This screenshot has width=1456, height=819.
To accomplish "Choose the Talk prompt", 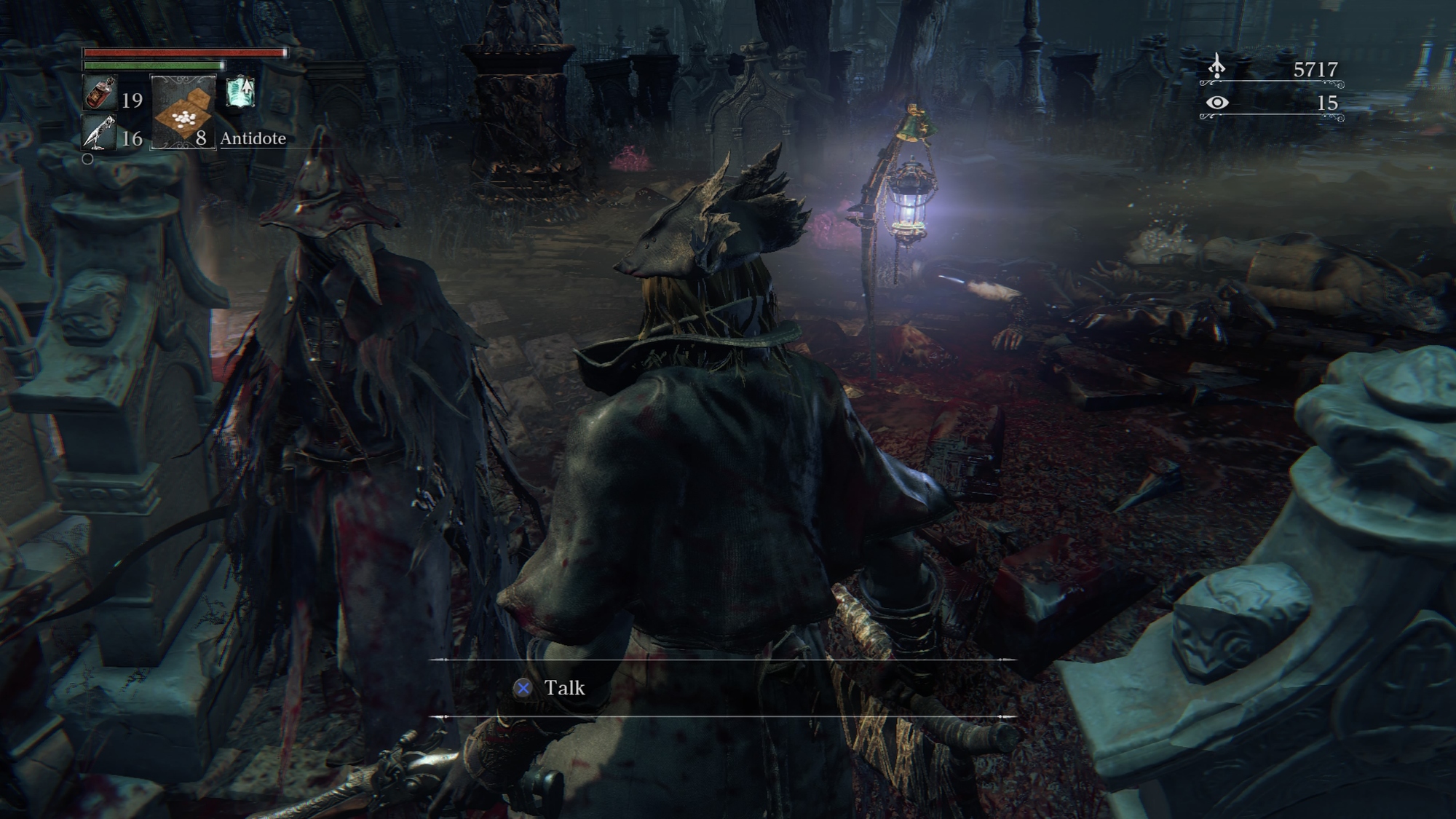I will point(551,688).
